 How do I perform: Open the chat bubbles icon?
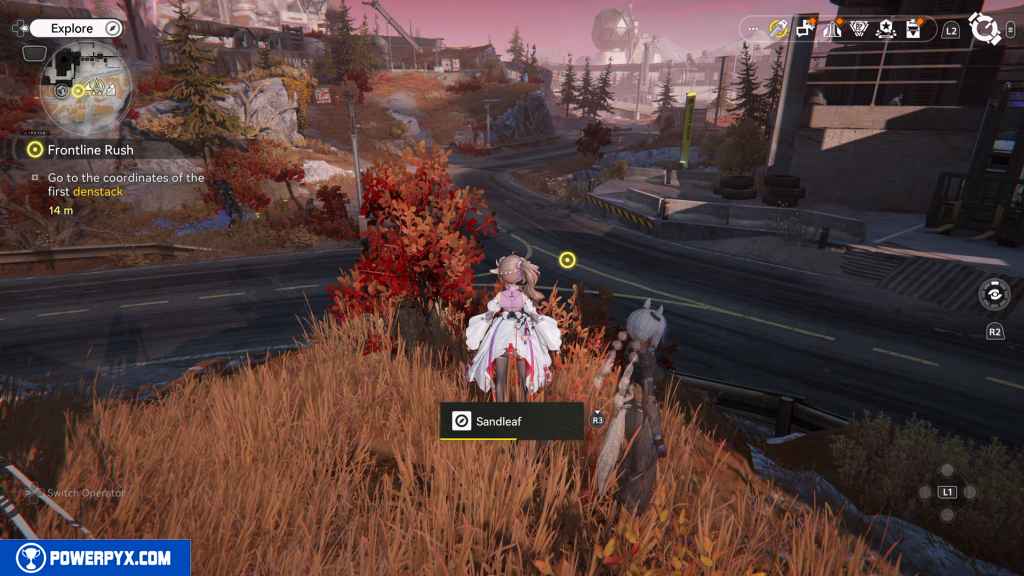804,29
